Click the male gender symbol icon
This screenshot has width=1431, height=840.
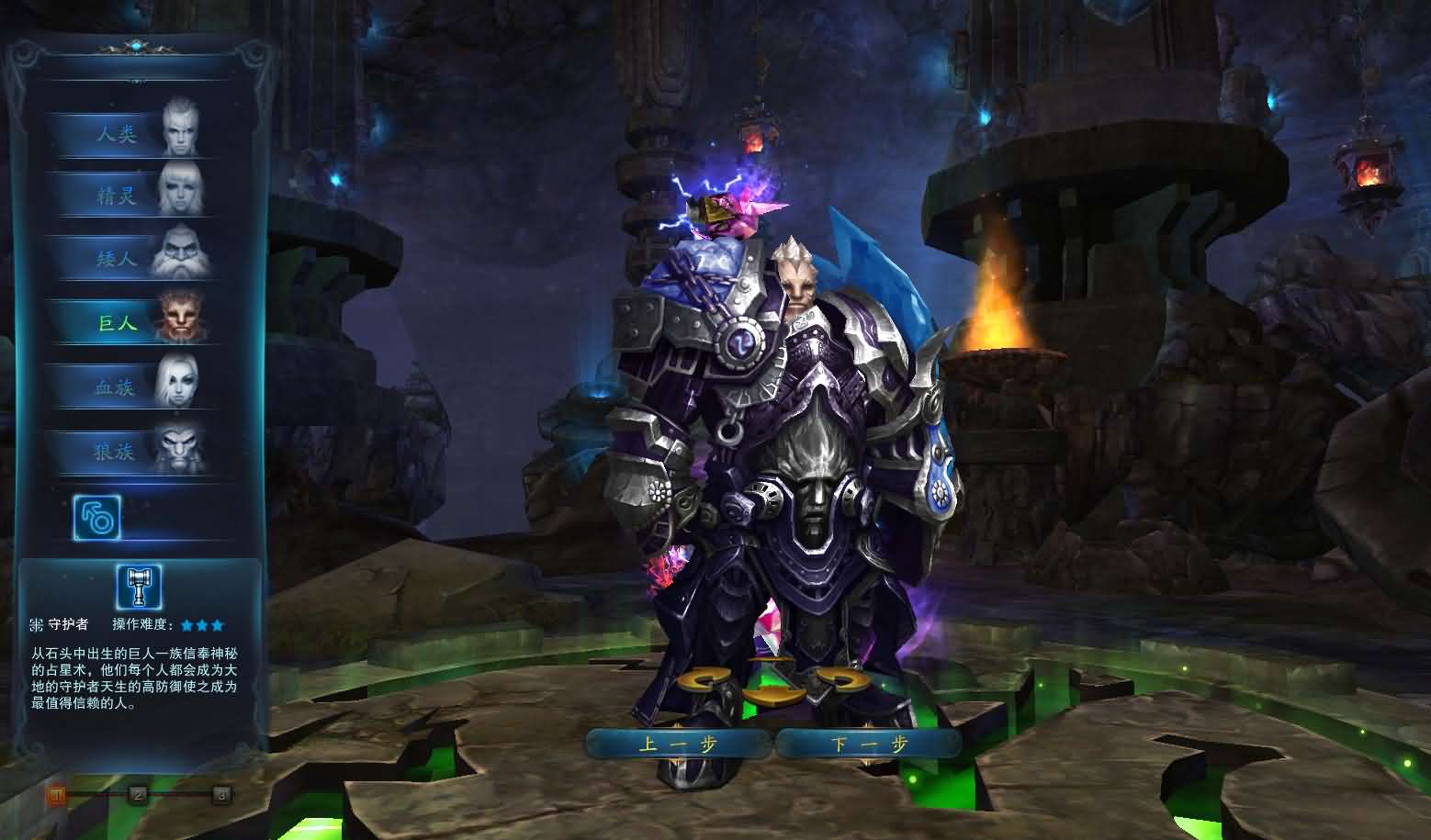click(96, 519)
